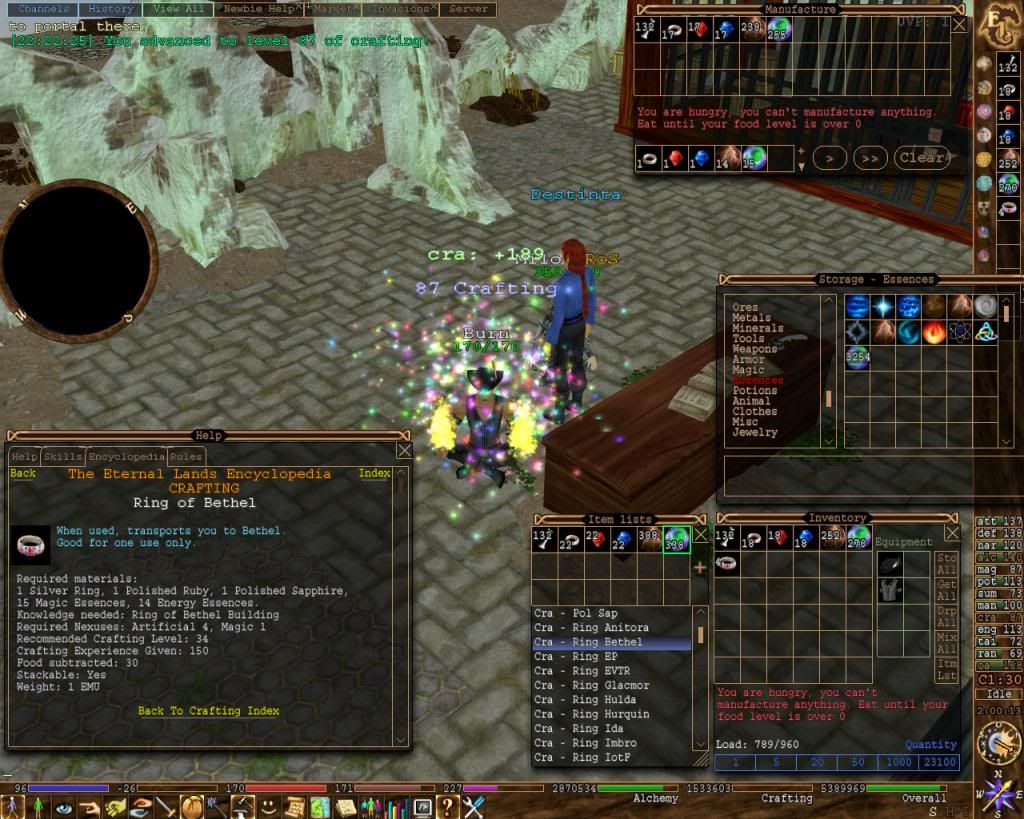The image size is (1024, 819).
Task: Click the Sto All button in Inventory
Action: [x=946, y=564]
